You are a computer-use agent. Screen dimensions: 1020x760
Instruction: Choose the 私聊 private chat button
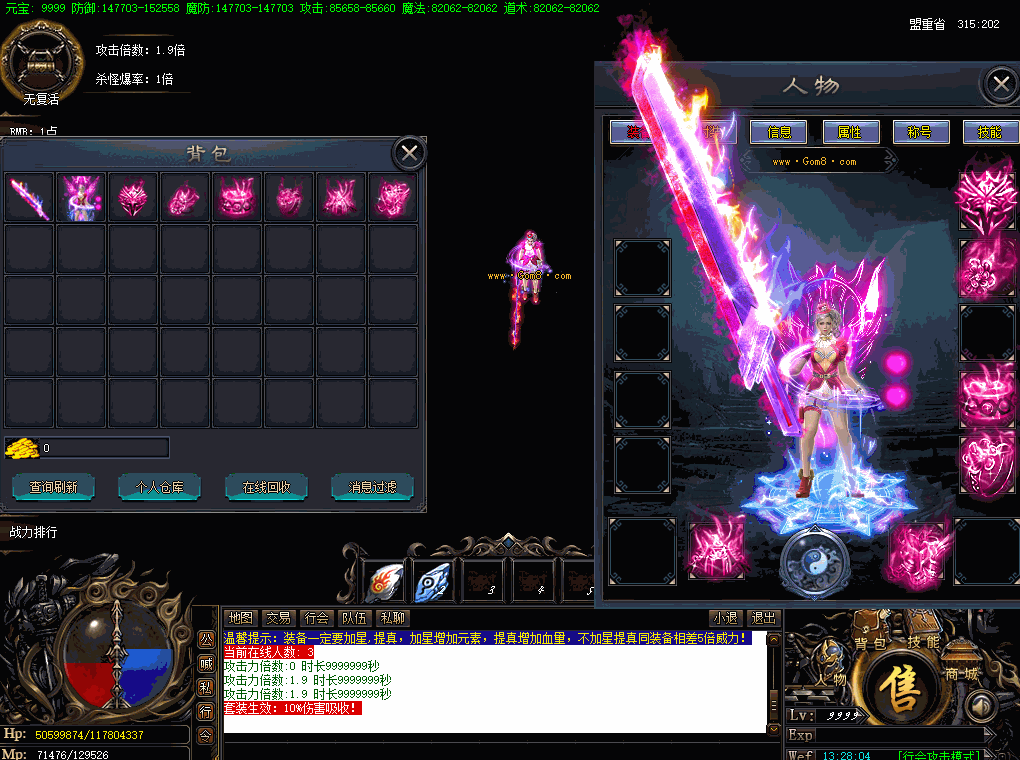pos(392,618)
